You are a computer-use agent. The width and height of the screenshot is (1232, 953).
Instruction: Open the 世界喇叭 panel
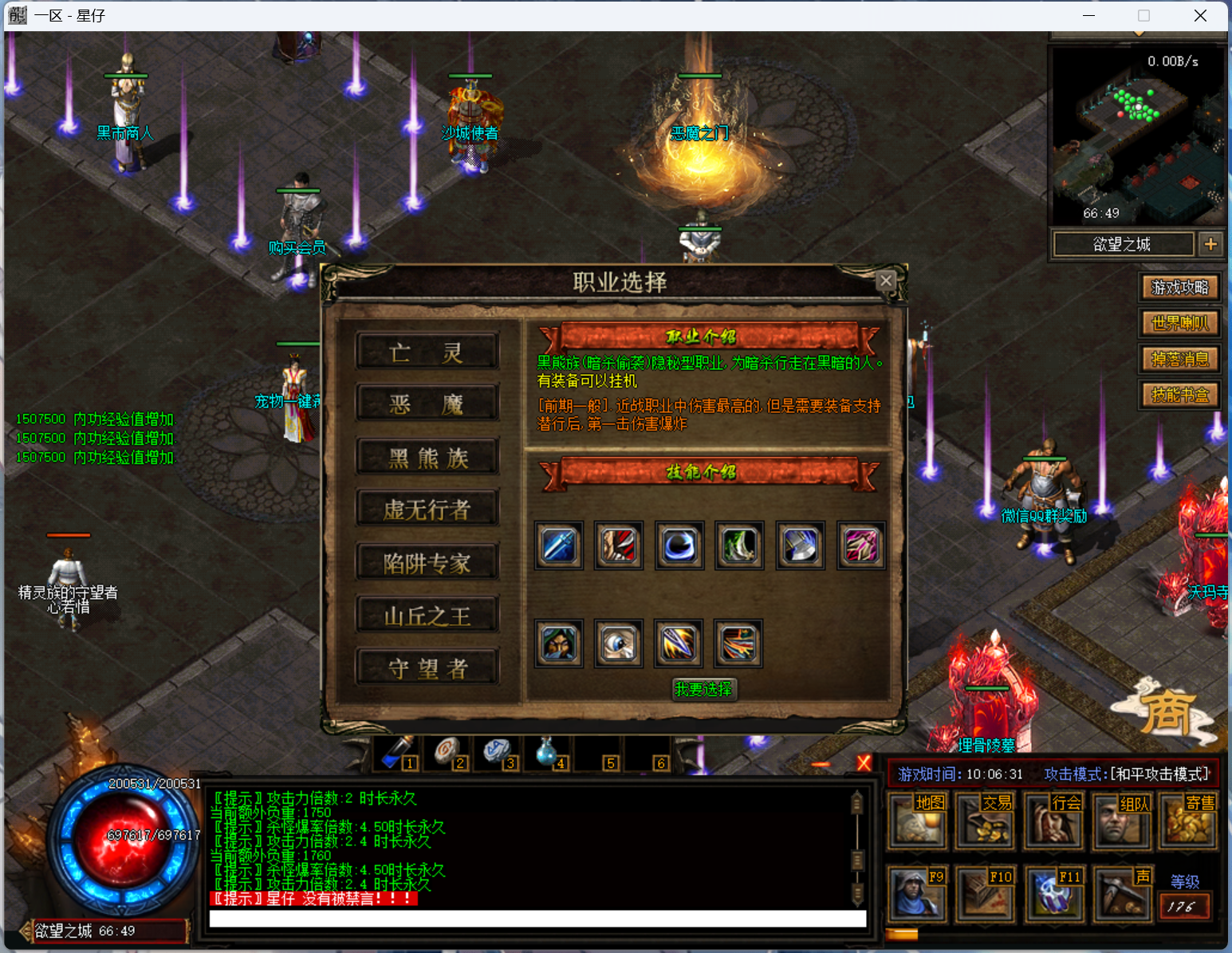click(x=1180, y=323)
